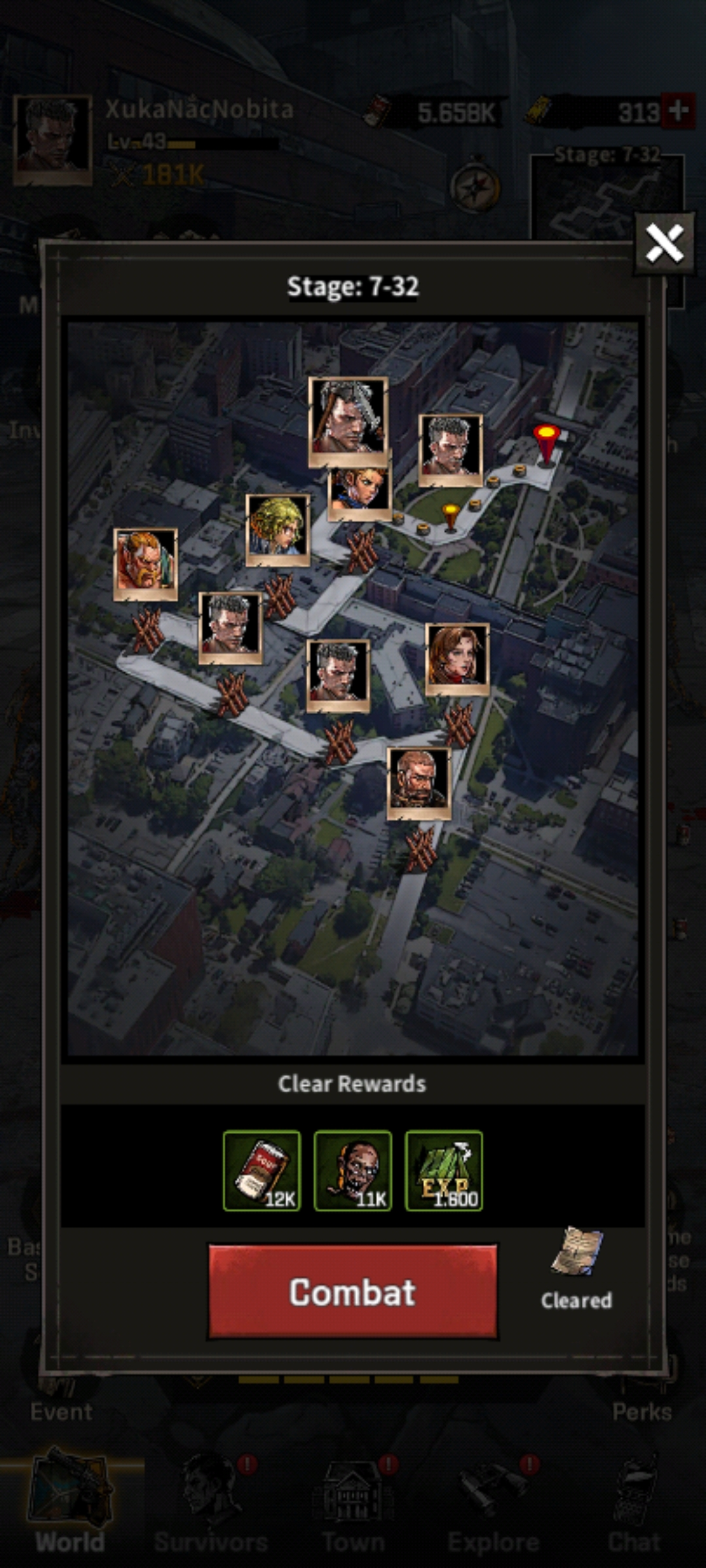Screen dimensions: 706x1568
Task: Select the red-bearded survivor portrait on map
Action: pos(145,564)
